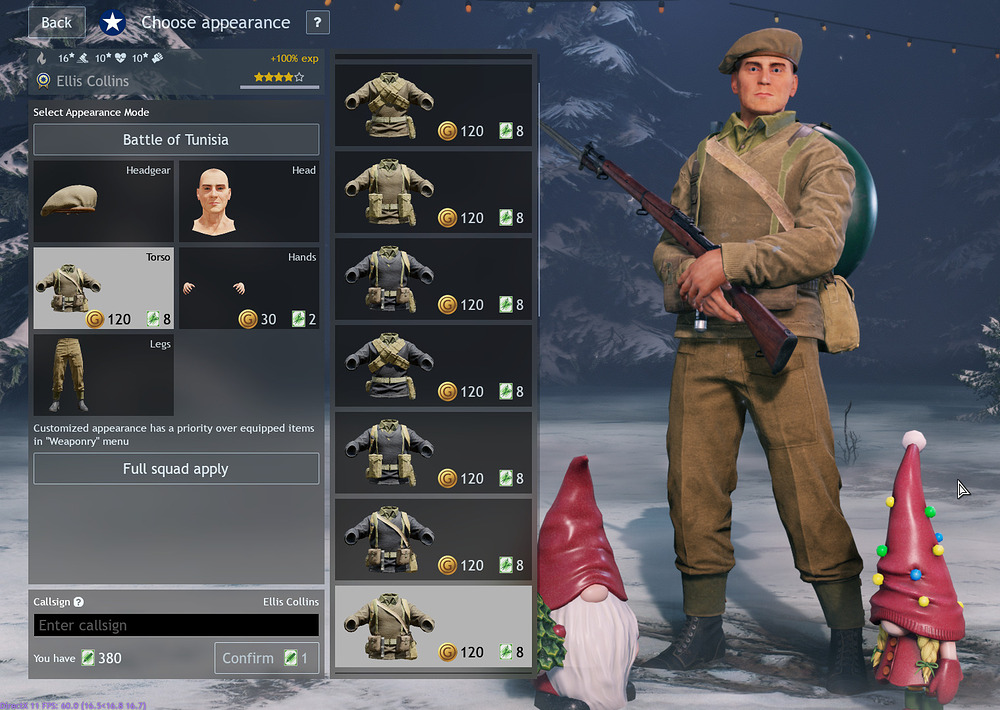Open the question mark help button
This screenshot has height=710, width=1000.
(x=316, y=22)
